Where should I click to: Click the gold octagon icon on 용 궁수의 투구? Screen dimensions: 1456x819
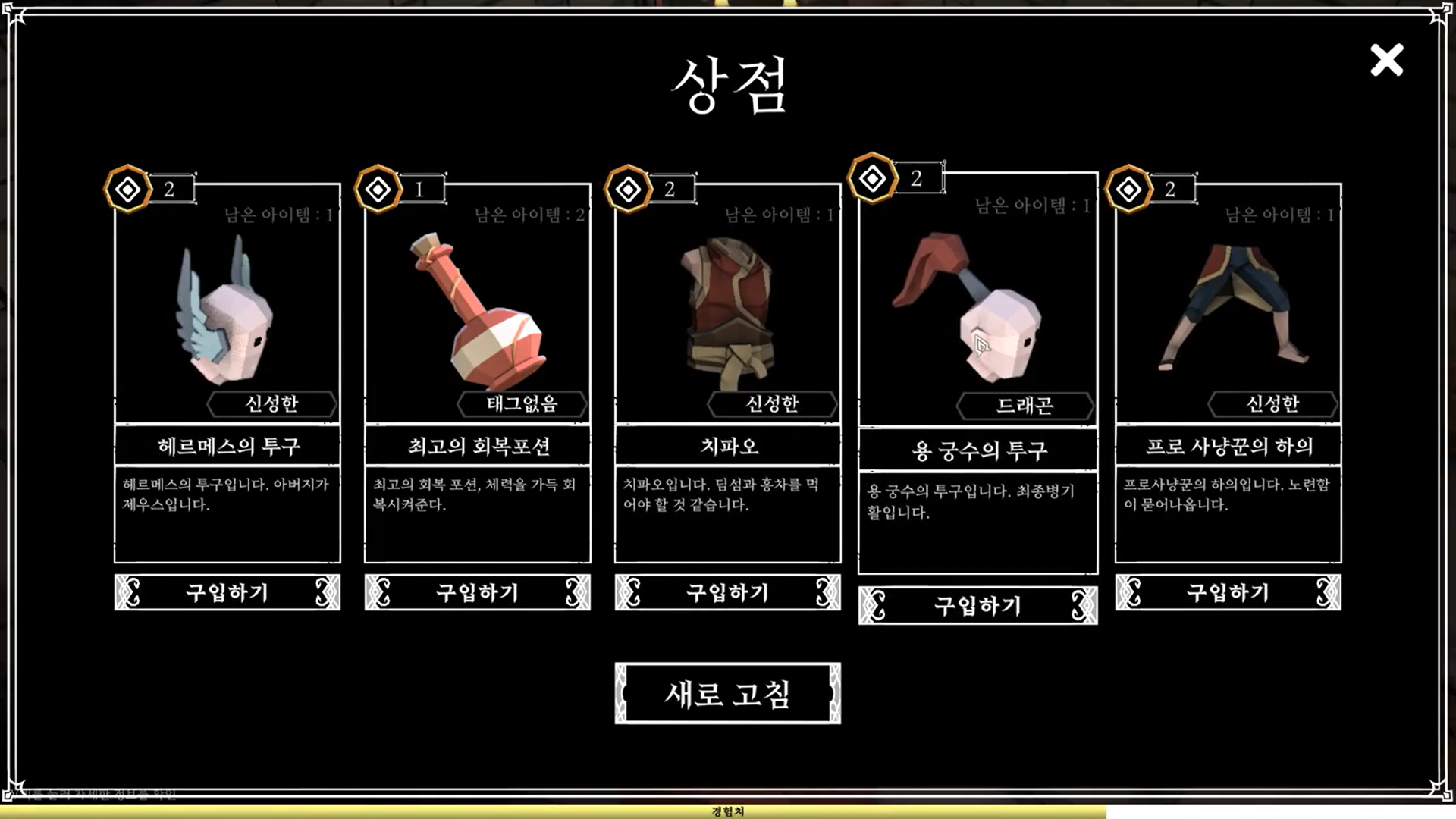[872, 177]
